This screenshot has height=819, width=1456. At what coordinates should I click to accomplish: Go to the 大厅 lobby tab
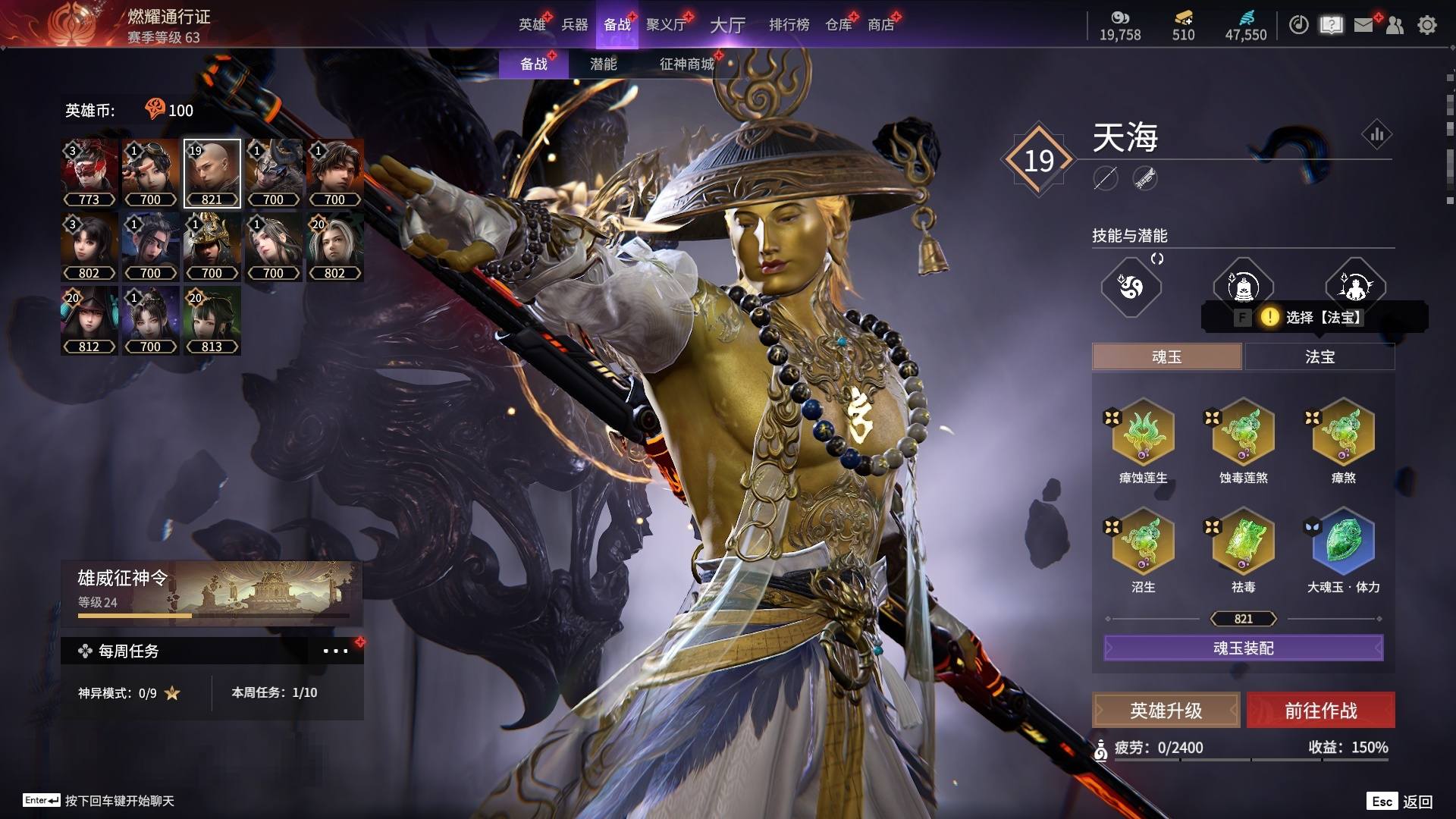727,25
